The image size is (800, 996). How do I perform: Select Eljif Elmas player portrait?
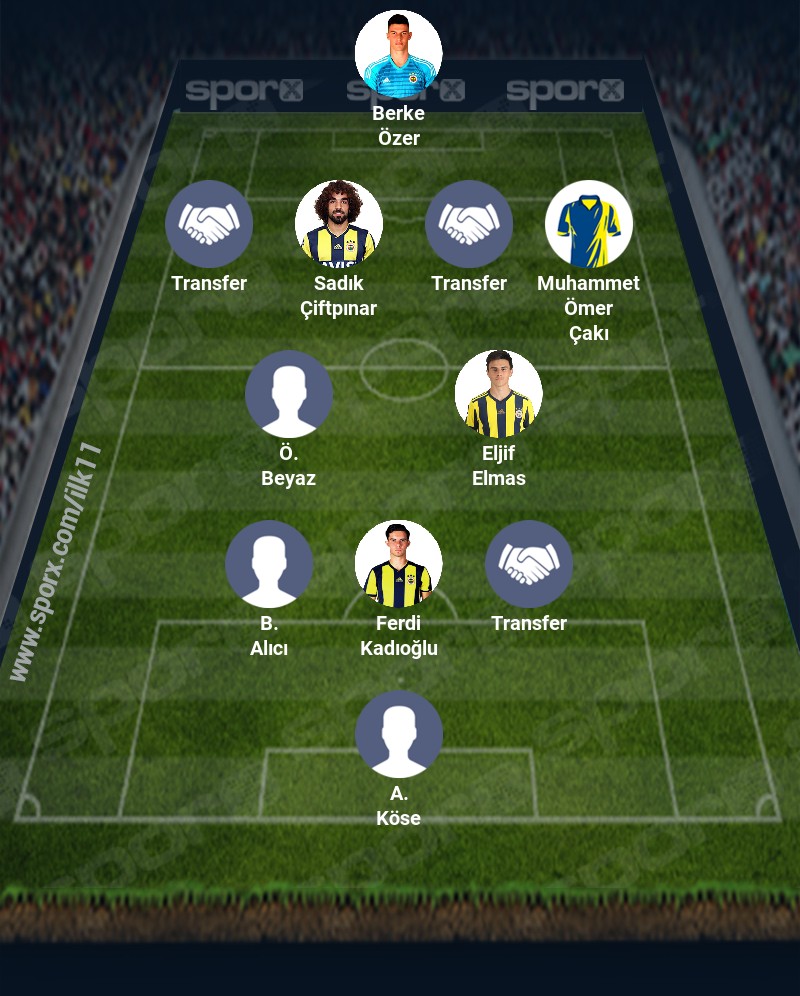[499, 394]
